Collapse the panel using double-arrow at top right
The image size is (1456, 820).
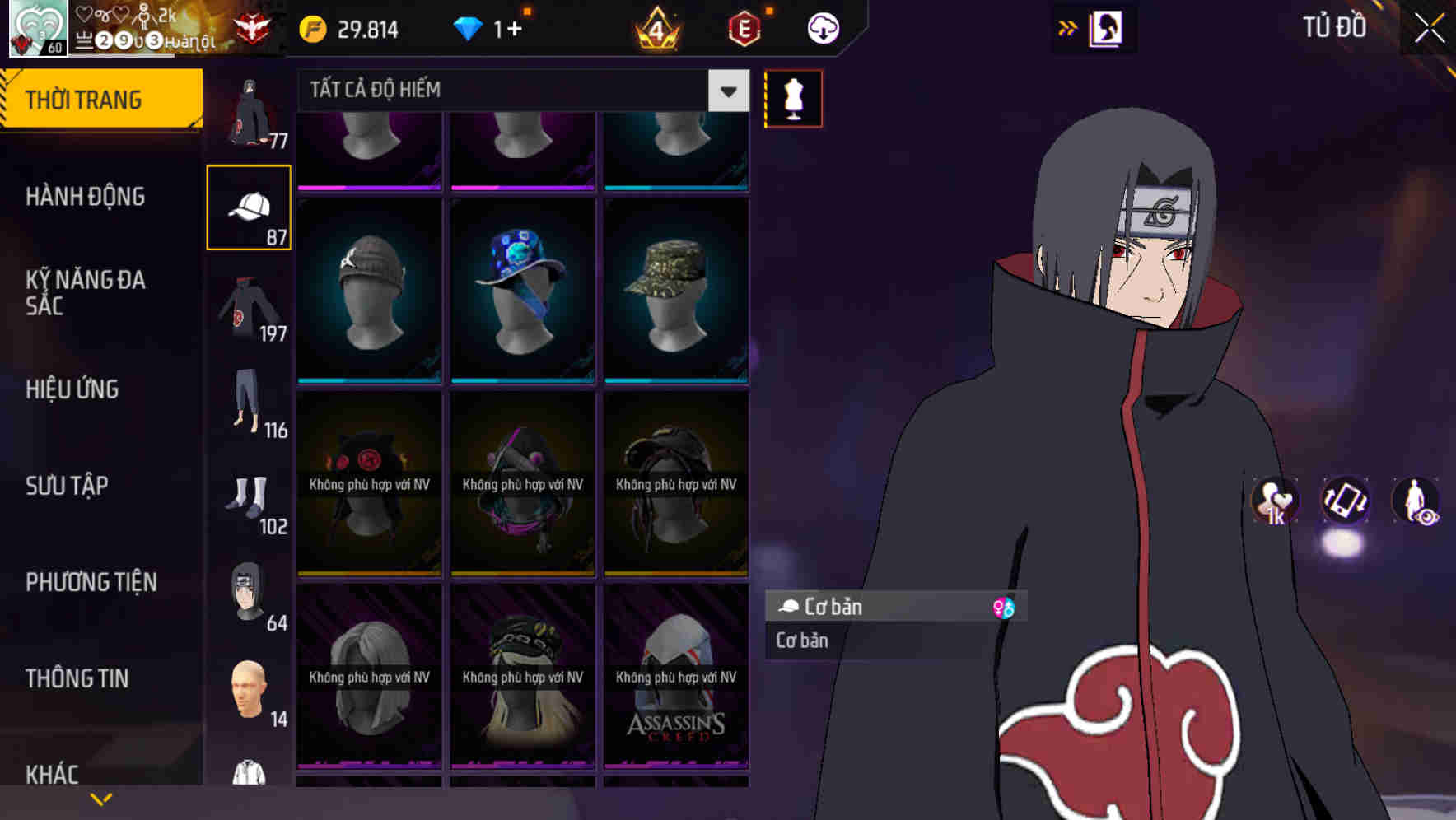pyautogui.click(x=1069, y=26)
